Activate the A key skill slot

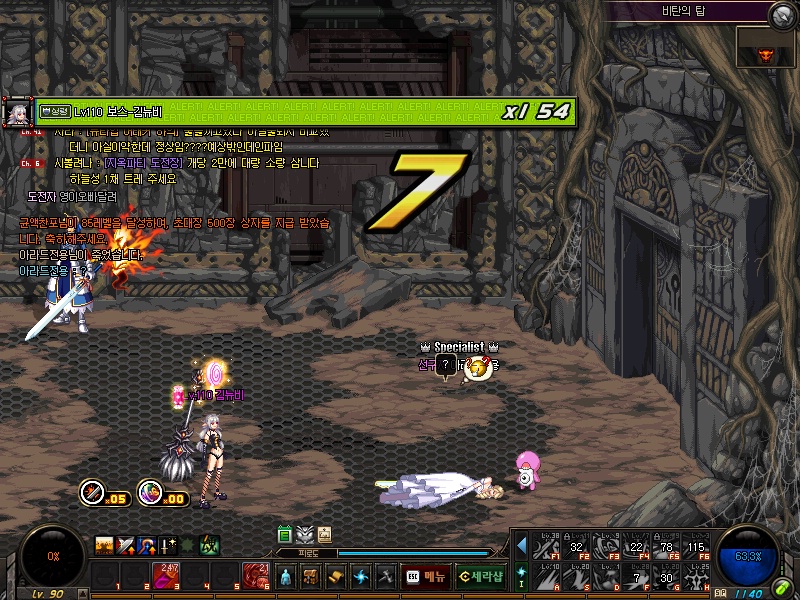(x=546, y=575)
